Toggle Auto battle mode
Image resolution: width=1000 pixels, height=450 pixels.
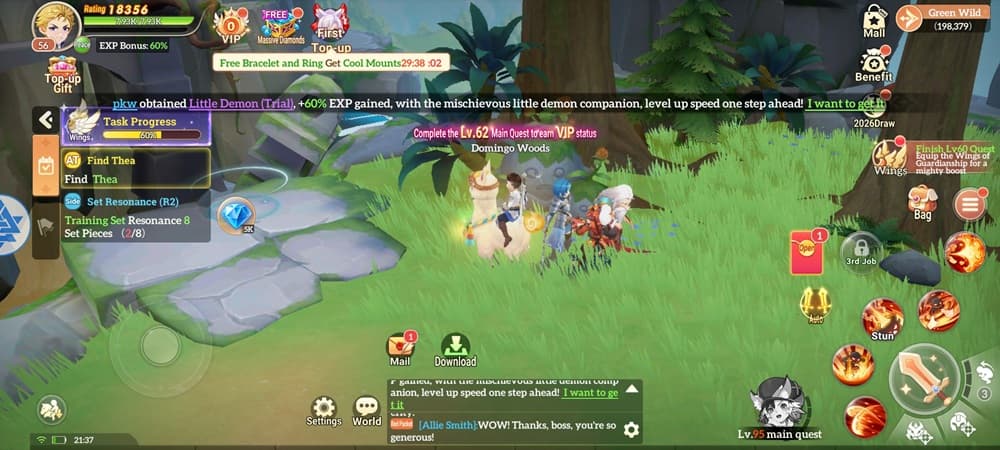coord(815,303)
